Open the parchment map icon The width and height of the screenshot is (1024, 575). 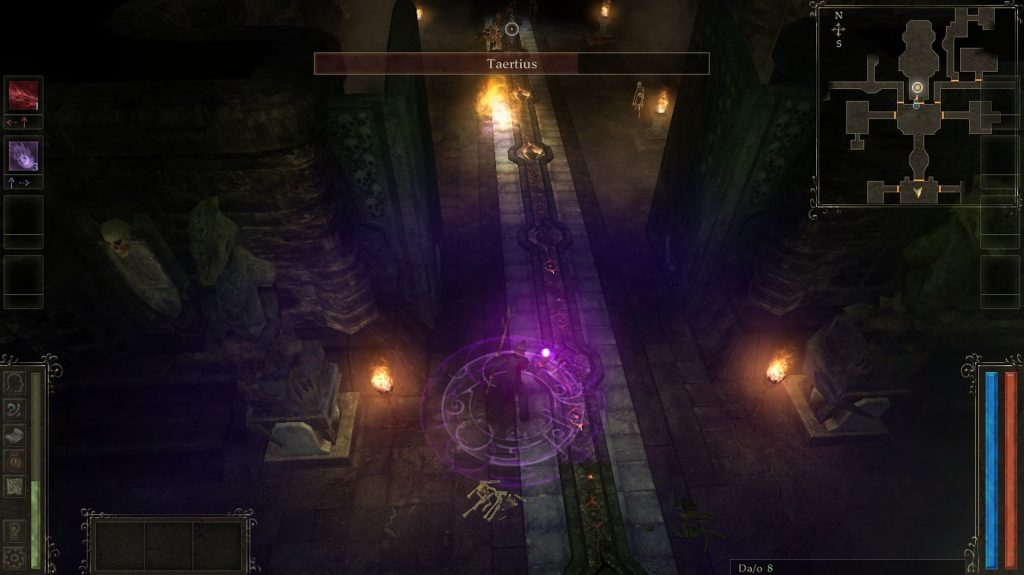[15, 486]
